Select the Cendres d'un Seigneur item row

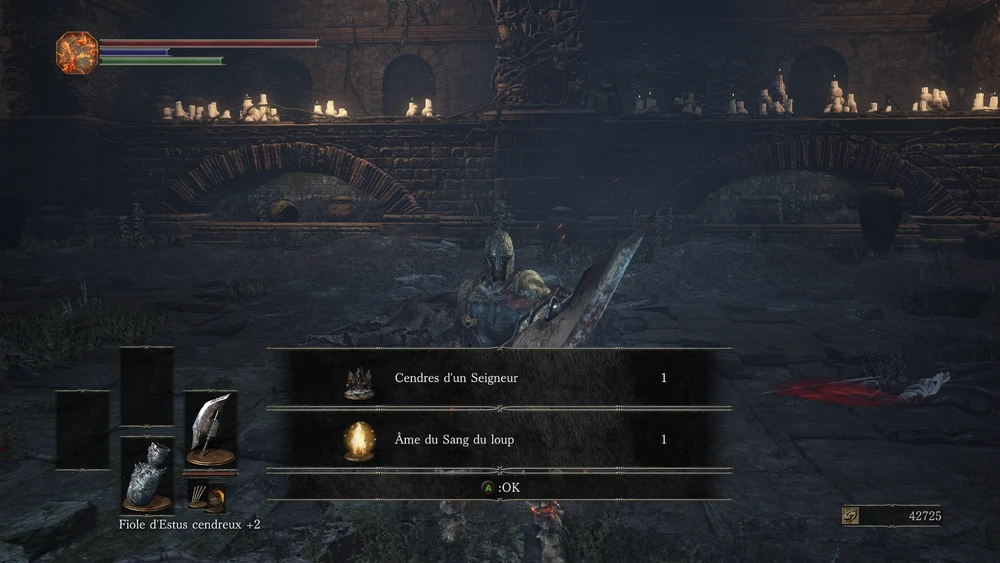pos(498,378)
